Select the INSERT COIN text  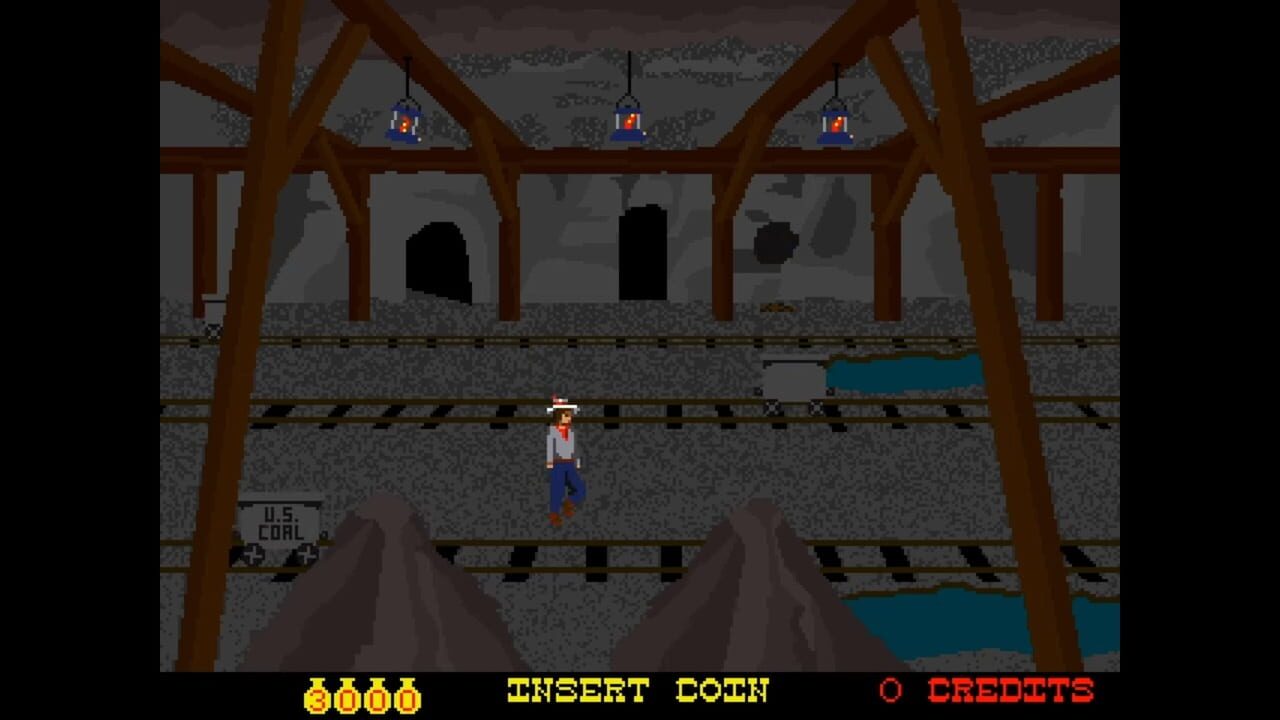point(638,690)
